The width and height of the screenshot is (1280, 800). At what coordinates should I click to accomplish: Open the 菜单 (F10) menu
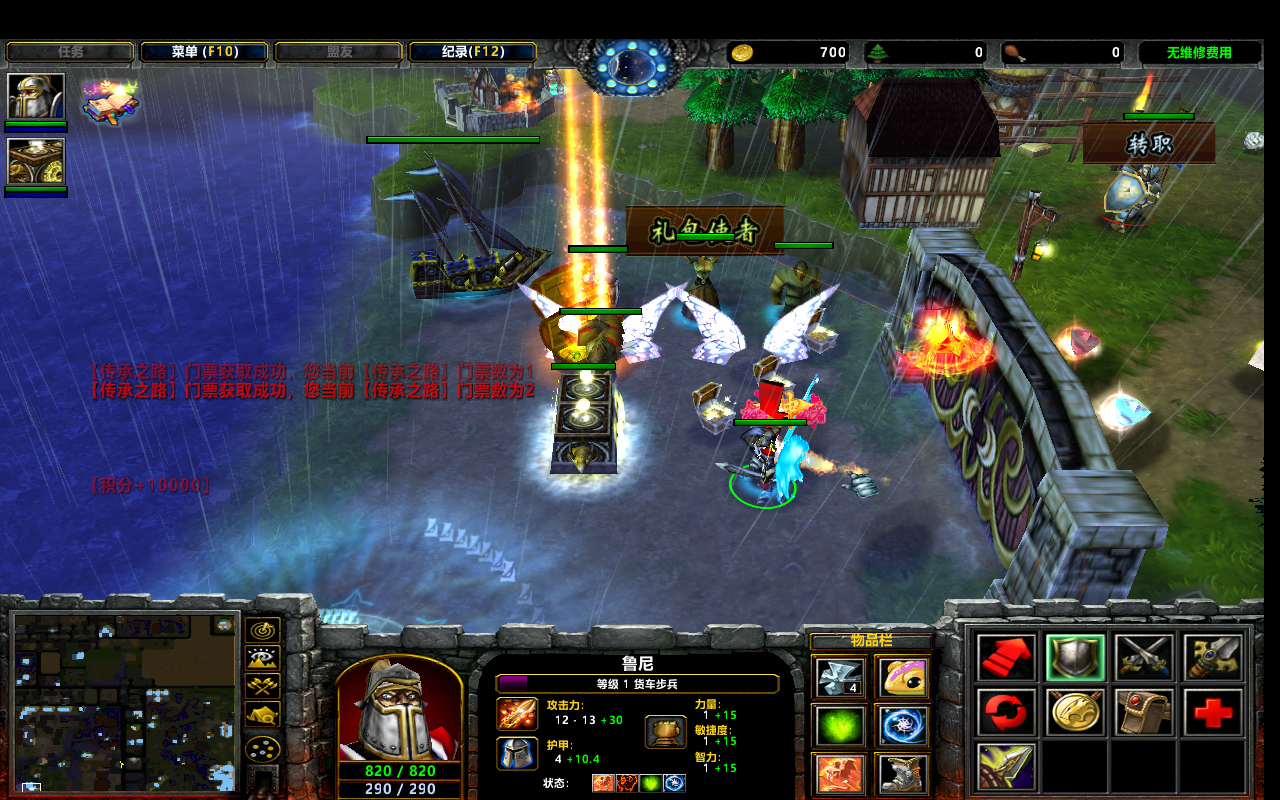[204, 52]
